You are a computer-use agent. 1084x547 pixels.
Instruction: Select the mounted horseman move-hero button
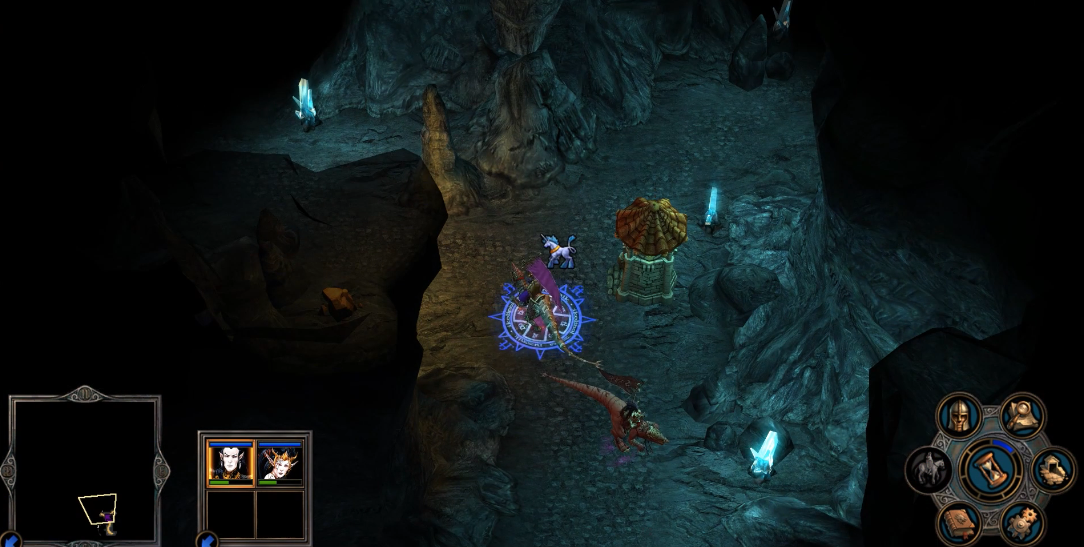click(x=927, y=470)
